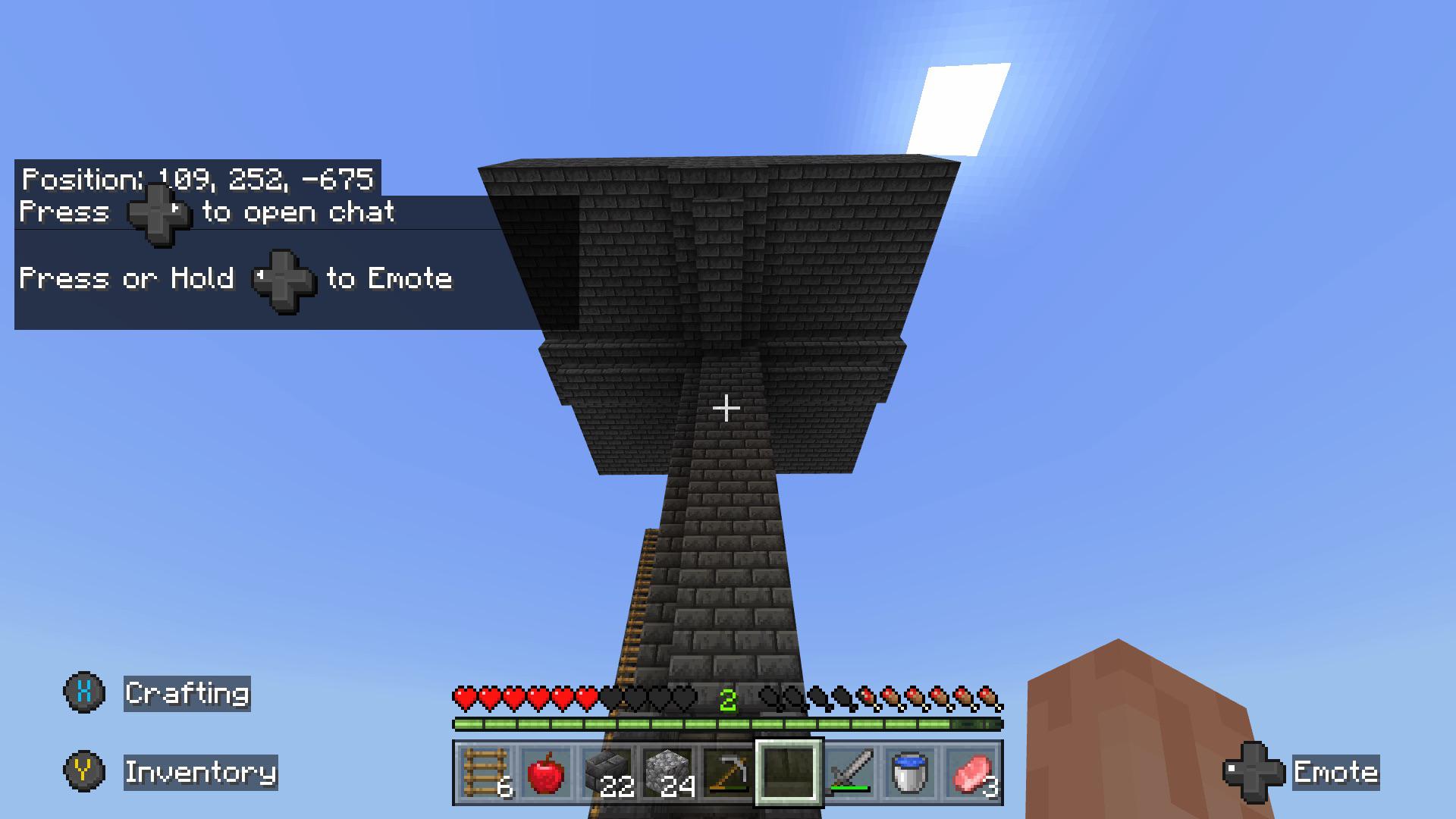The height and width of the screenshot is (819, 1456).
Task: Click the X Crafting button icon
Action: 85,692
